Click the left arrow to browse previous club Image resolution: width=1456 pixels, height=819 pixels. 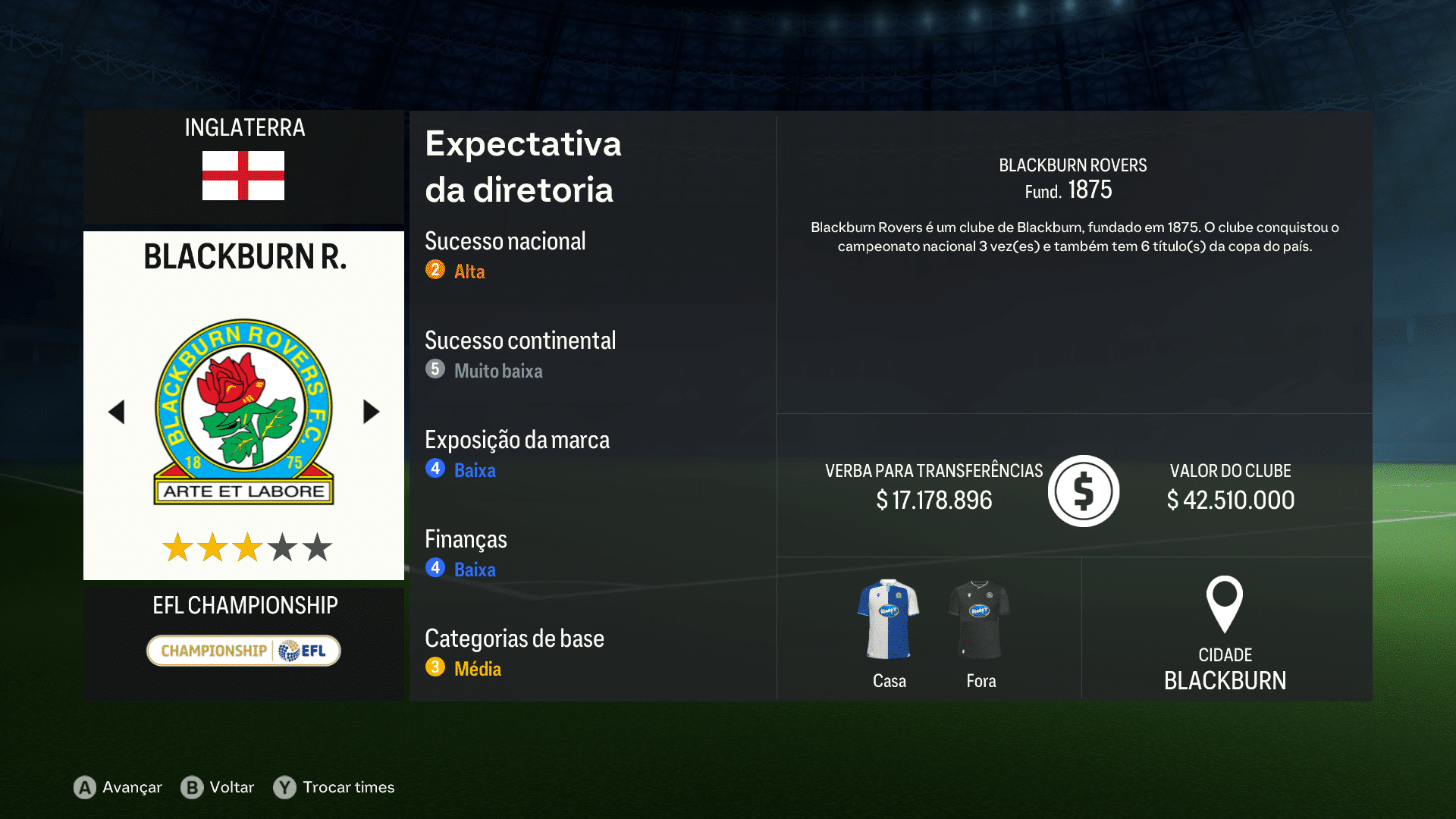coord(117,411)
